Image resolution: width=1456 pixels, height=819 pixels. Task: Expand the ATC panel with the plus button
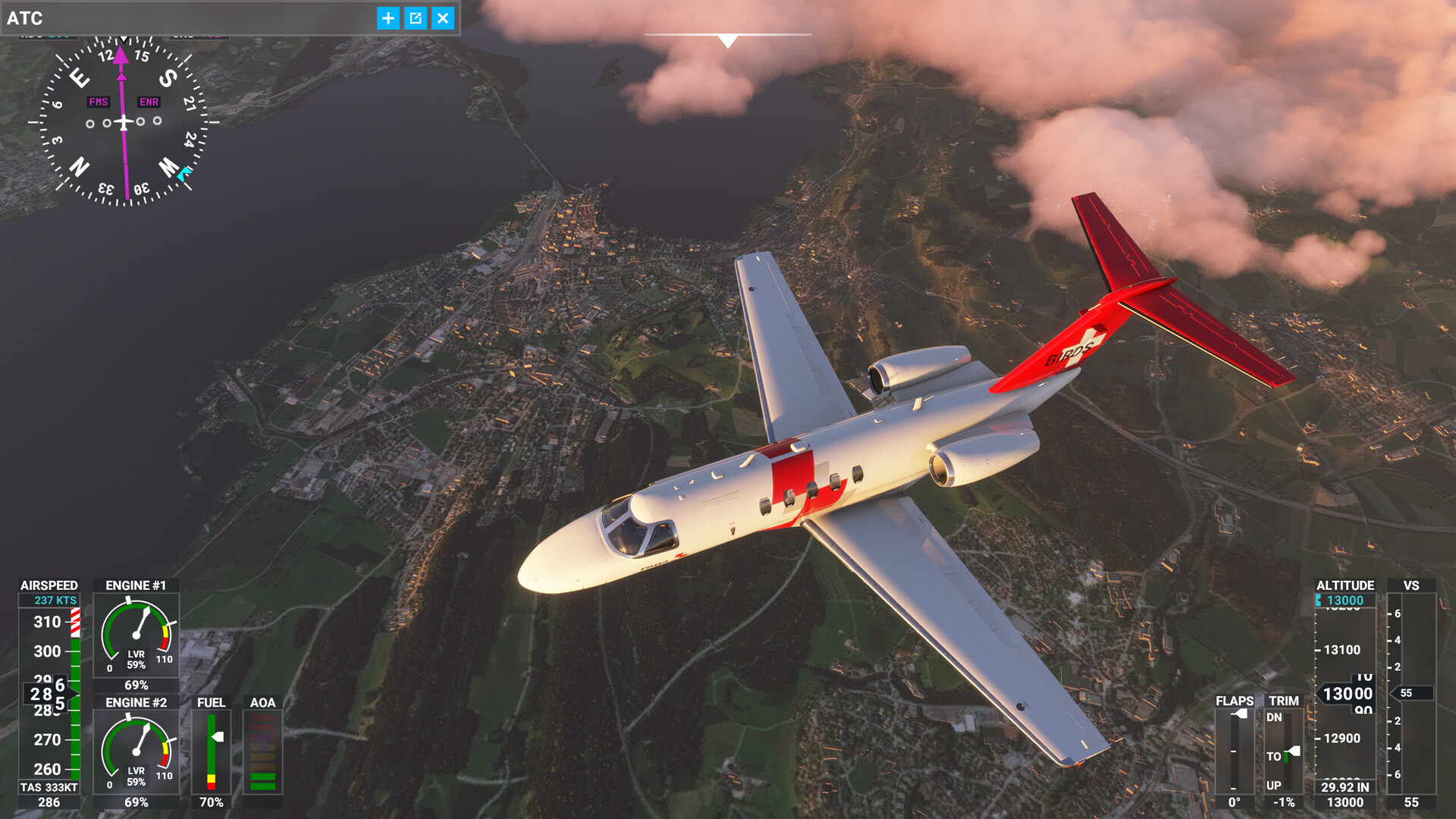(388, 18)
